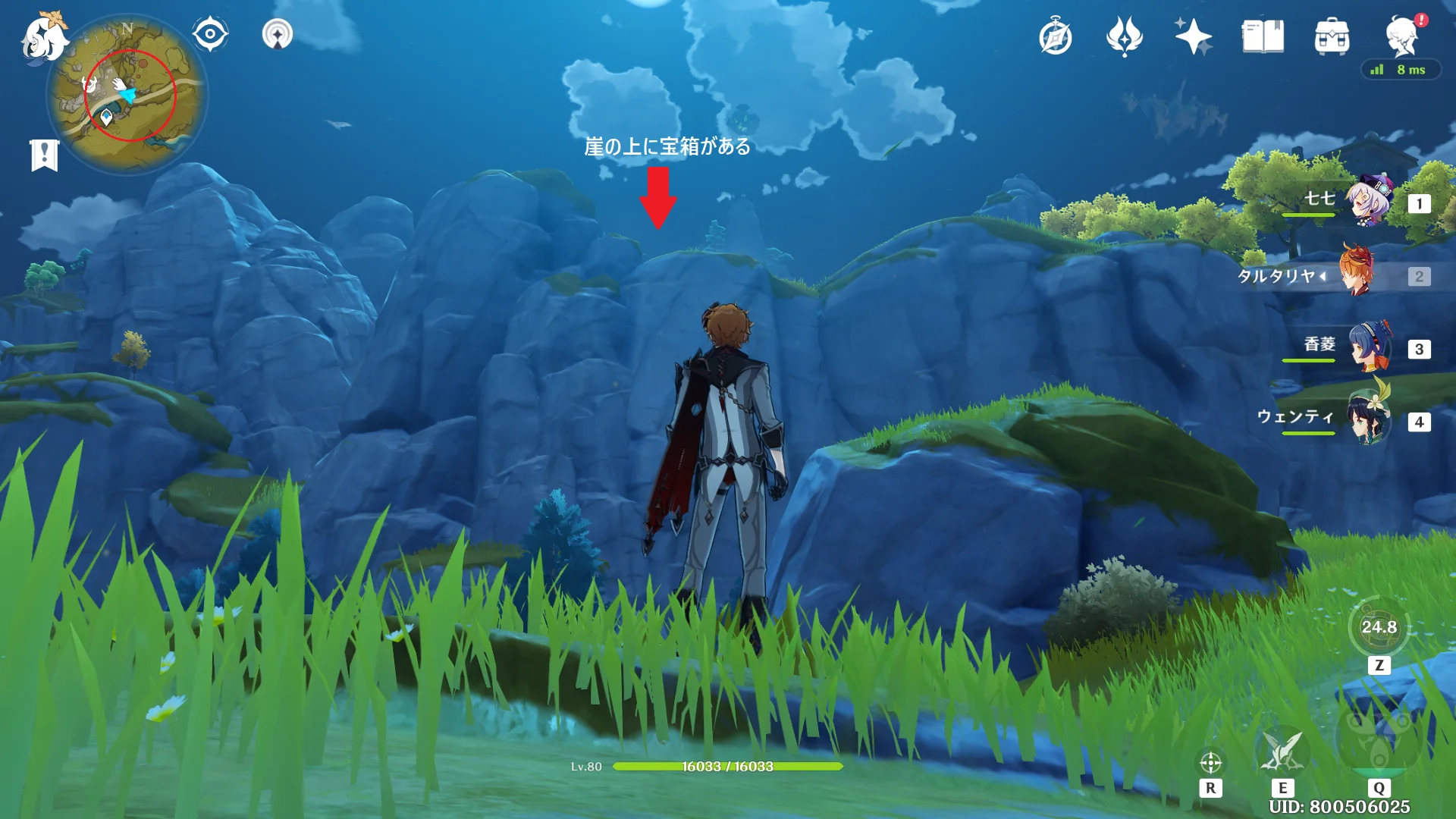Open the backpack inventory
Screen dimensions: 1456x819
click(1332, 36)
